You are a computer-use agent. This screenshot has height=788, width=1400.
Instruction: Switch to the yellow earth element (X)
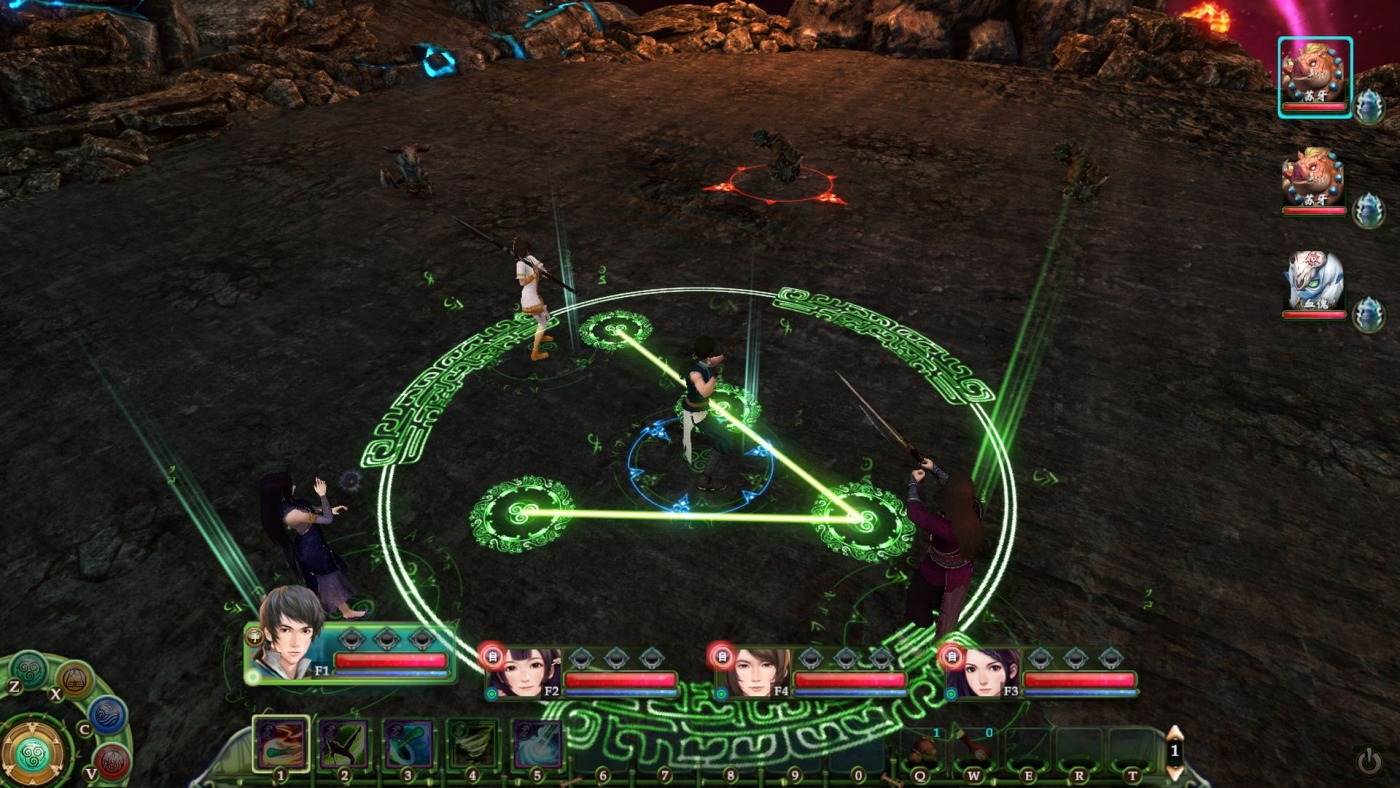coord(75,680)
